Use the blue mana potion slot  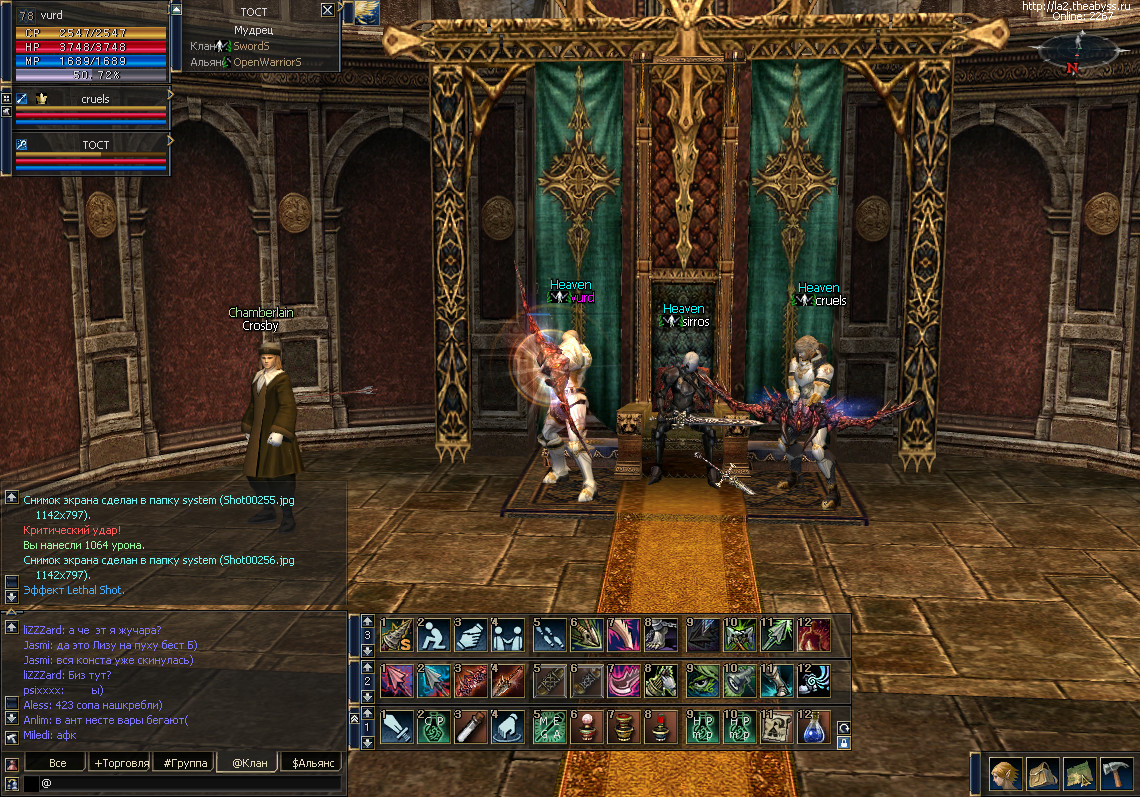[x=815, y=727]
